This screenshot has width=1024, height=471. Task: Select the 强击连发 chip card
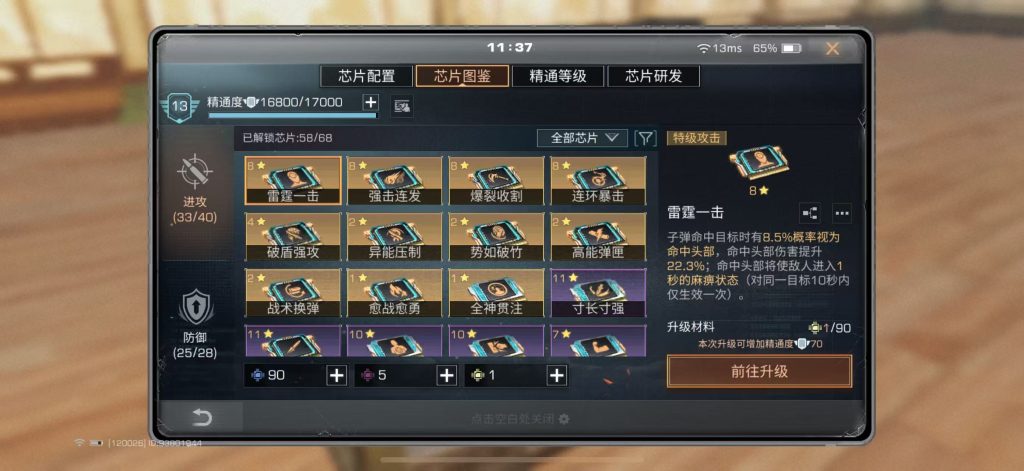pyautogui.click(x=394, y=181)
